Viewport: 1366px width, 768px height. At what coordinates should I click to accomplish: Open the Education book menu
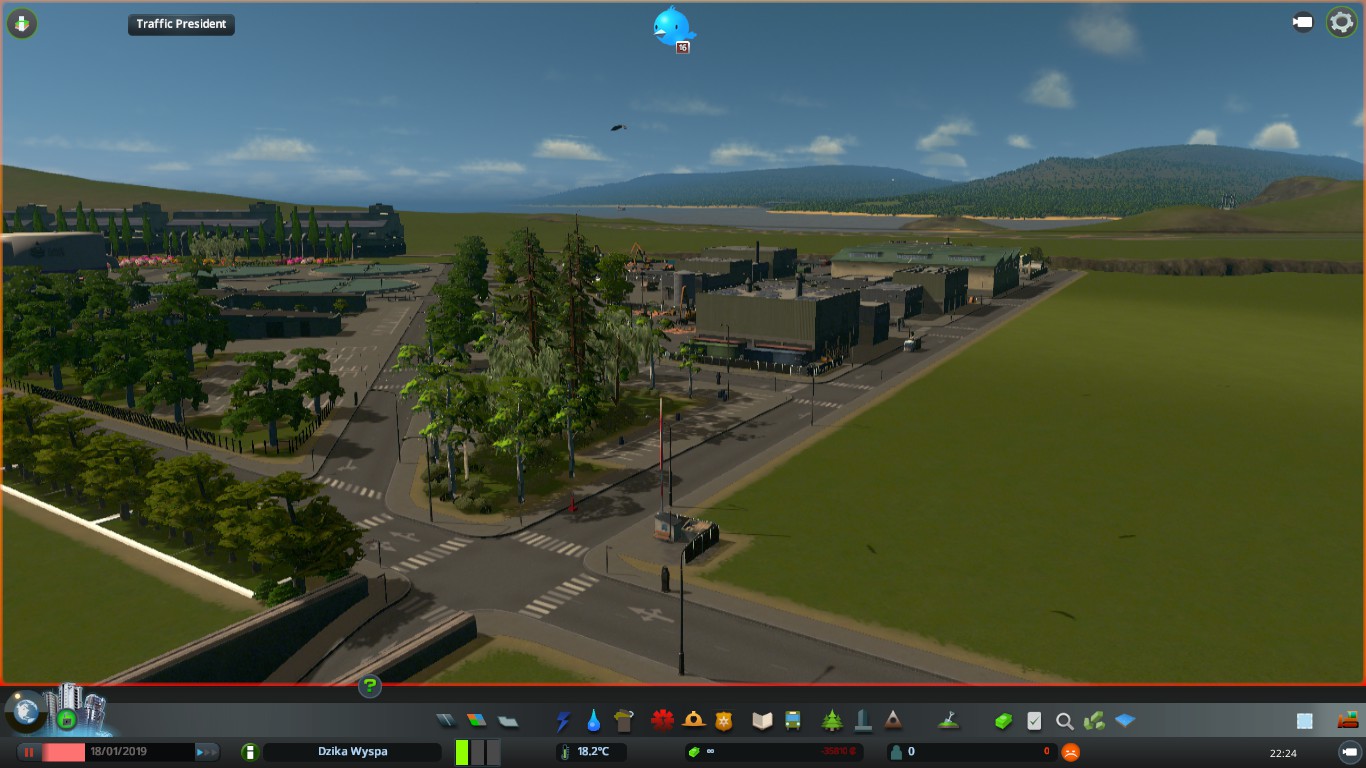(763, 720)
